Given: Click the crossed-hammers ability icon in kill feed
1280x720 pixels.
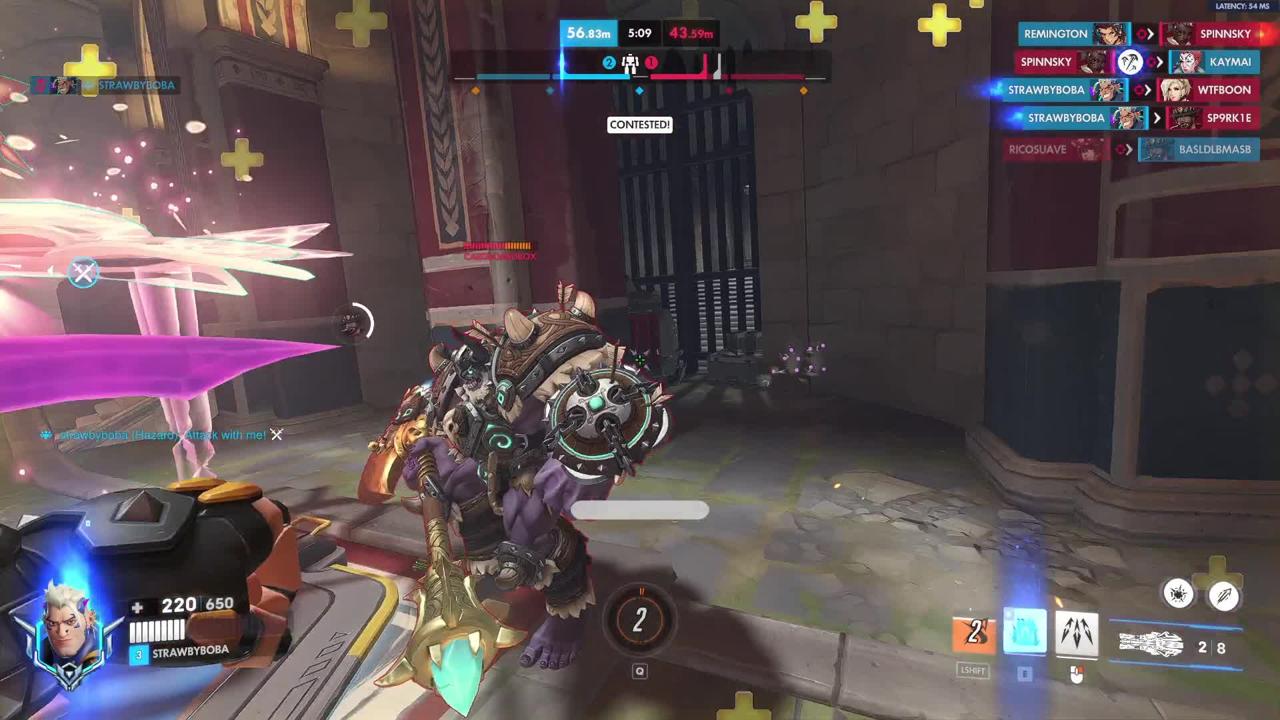Looking at the screenshot, I should [x=1130, y=62].
